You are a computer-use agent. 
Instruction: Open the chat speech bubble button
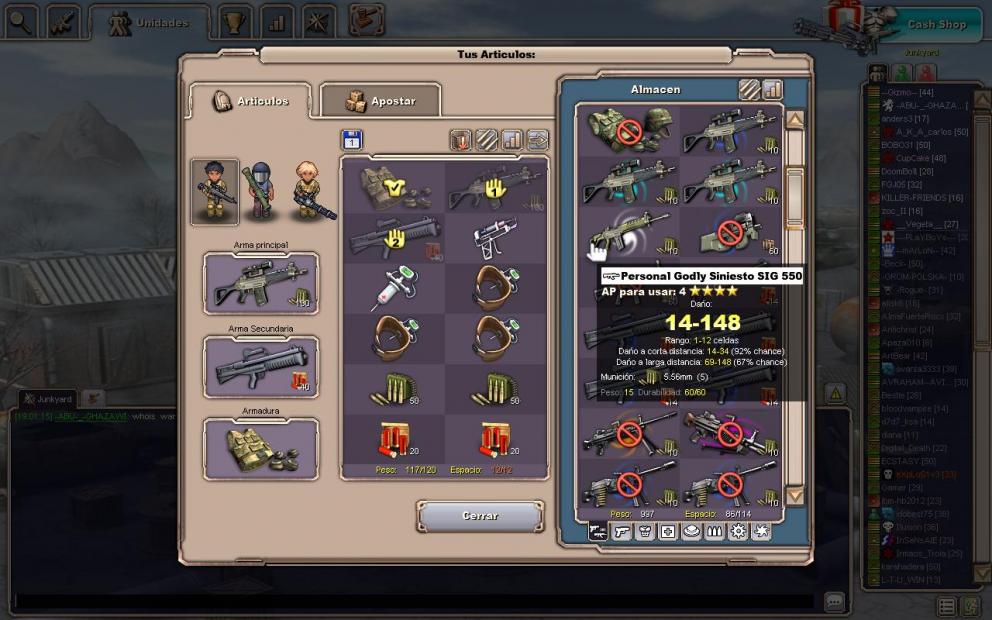(834, 601)
